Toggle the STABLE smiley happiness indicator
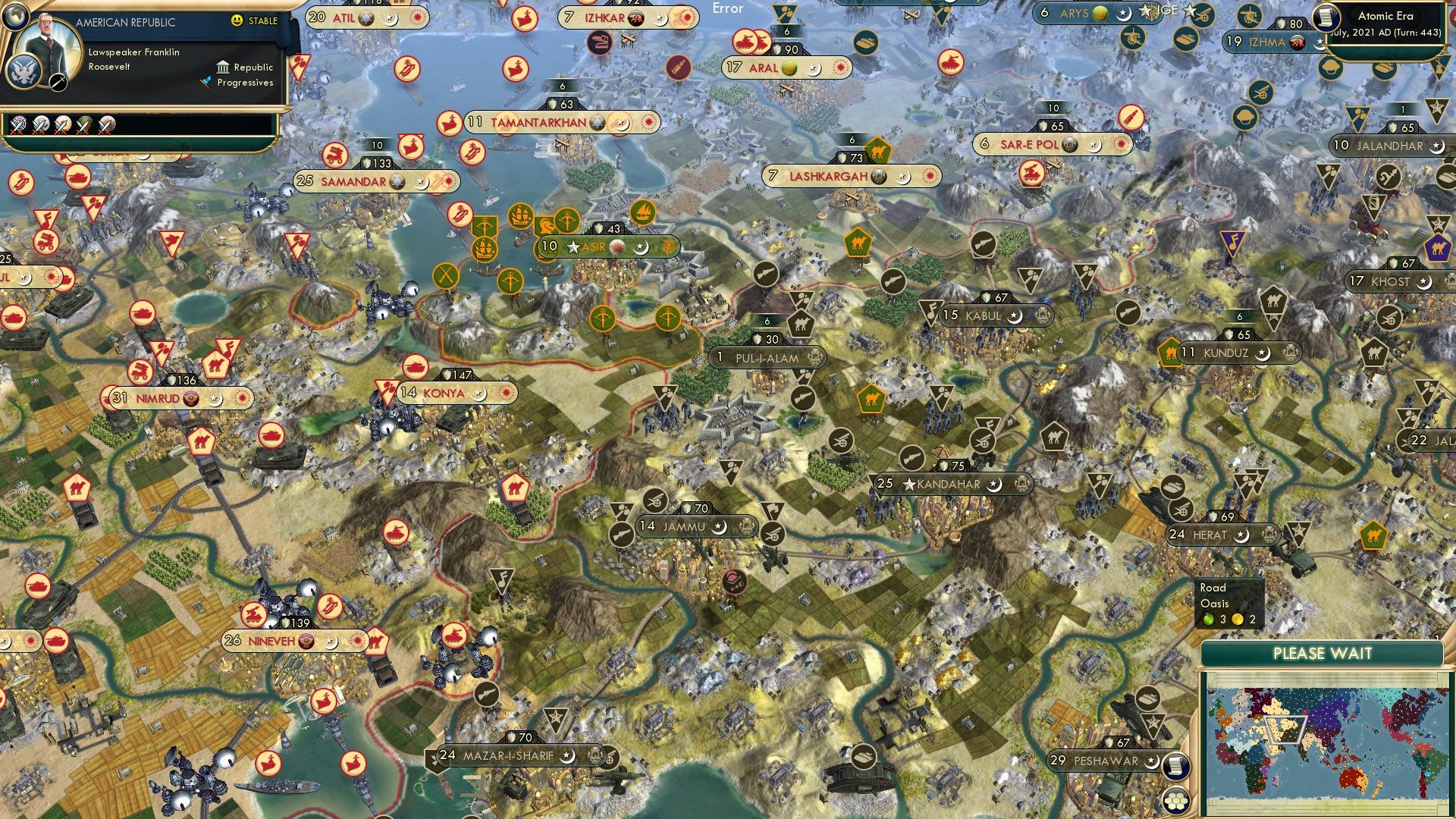1456x819 pixels. (x=236, y=20)
